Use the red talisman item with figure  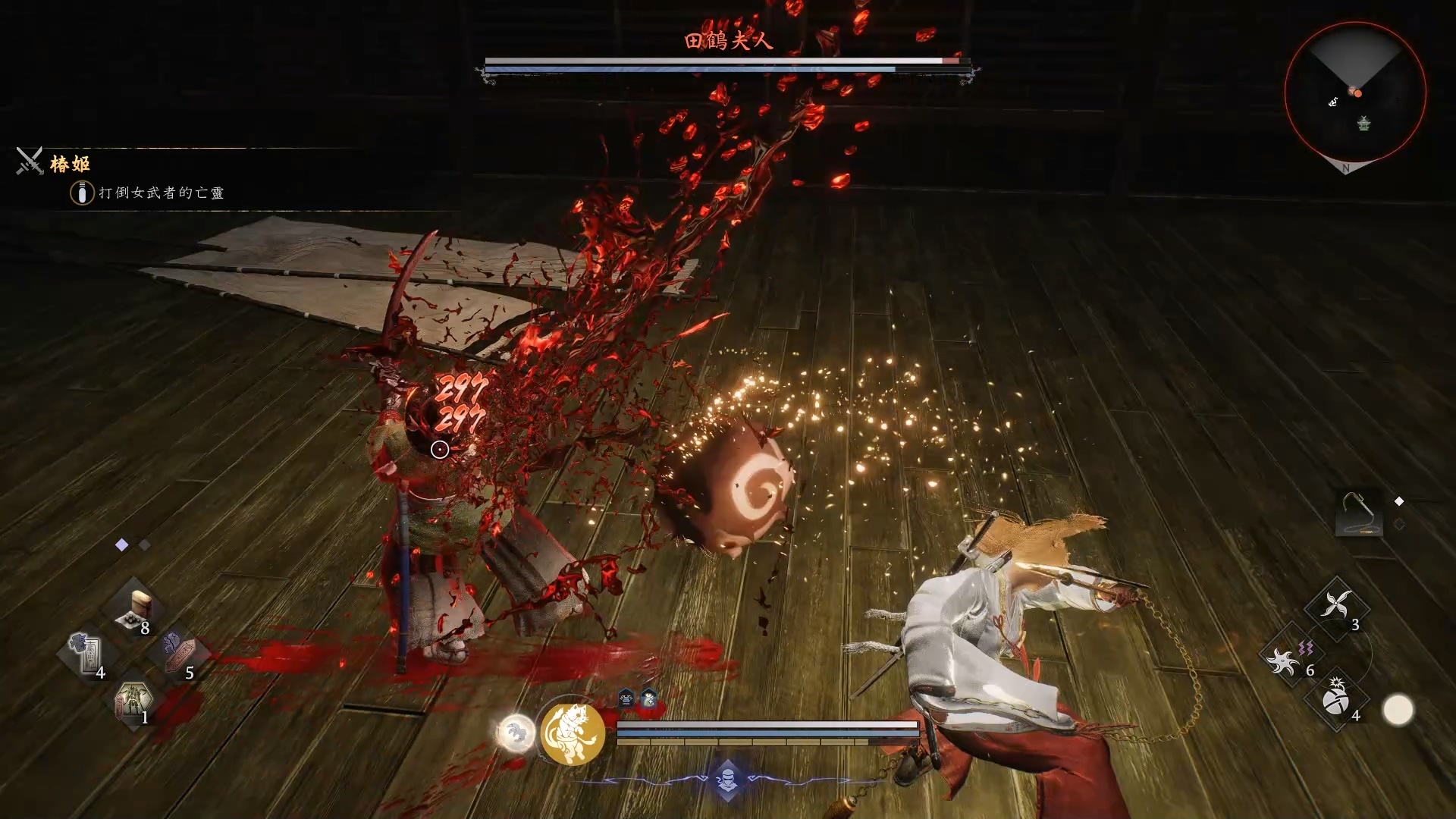click(180, 654)
